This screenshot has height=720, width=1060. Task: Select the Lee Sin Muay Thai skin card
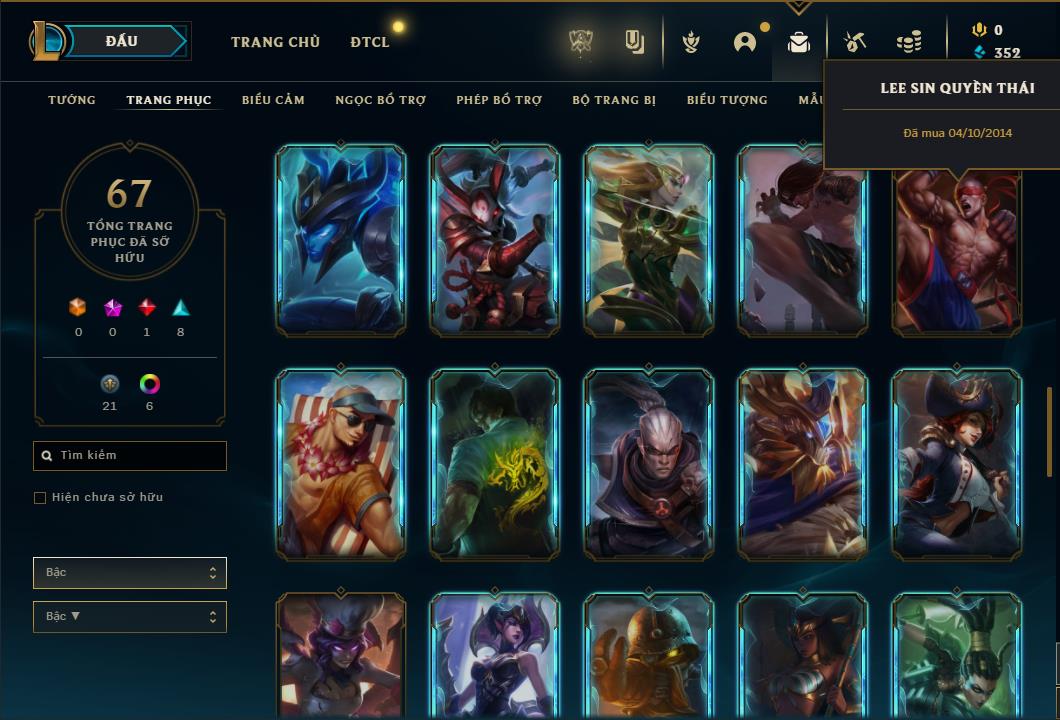pyautogui.click(x=957, y=250)
